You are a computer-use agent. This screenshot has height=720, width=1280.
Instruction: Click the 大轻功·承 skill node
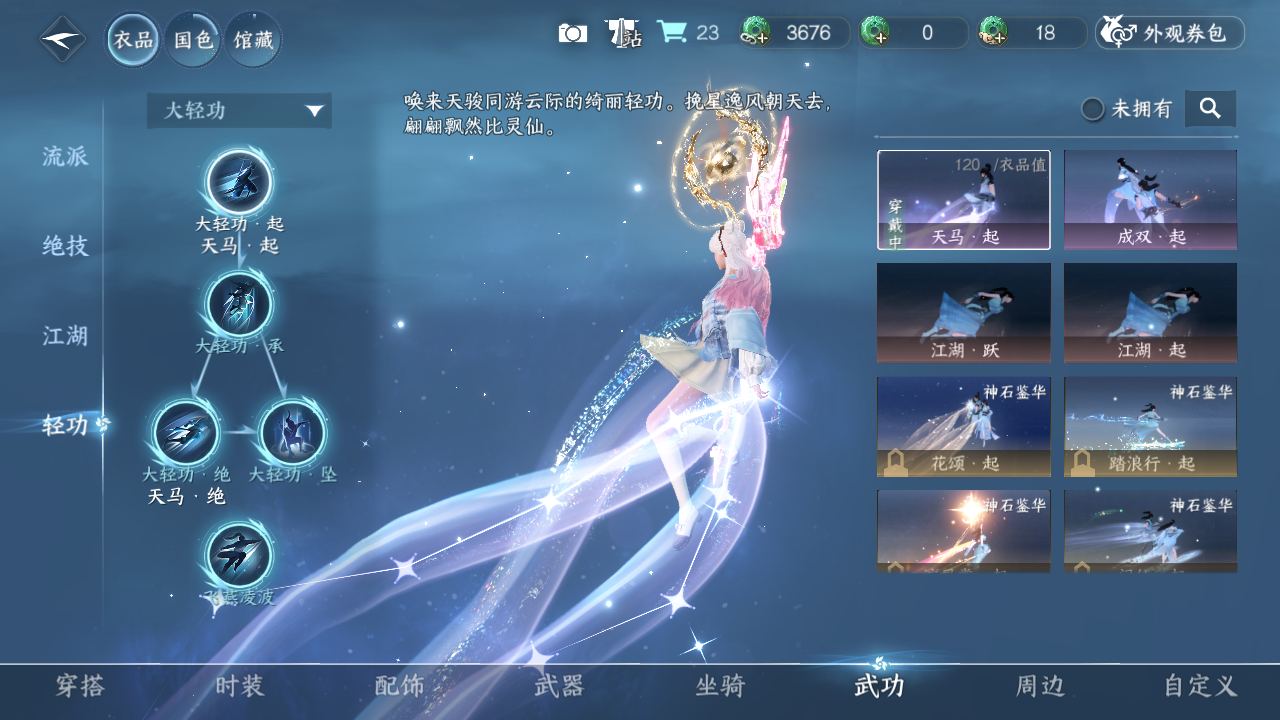click(239, 305)
